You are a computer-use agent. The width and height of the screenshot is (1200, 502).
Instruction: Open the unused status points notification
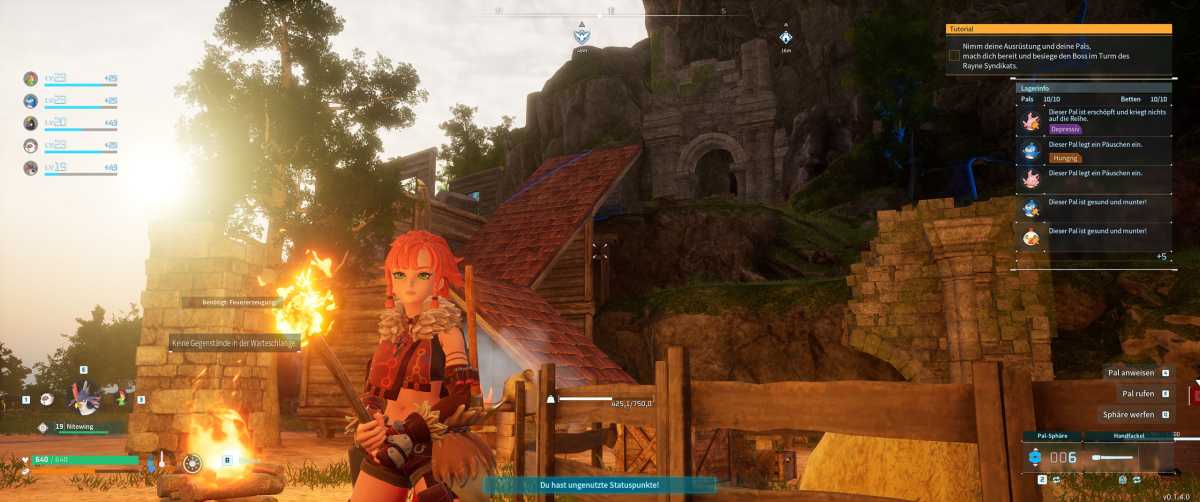coord(599,485)
